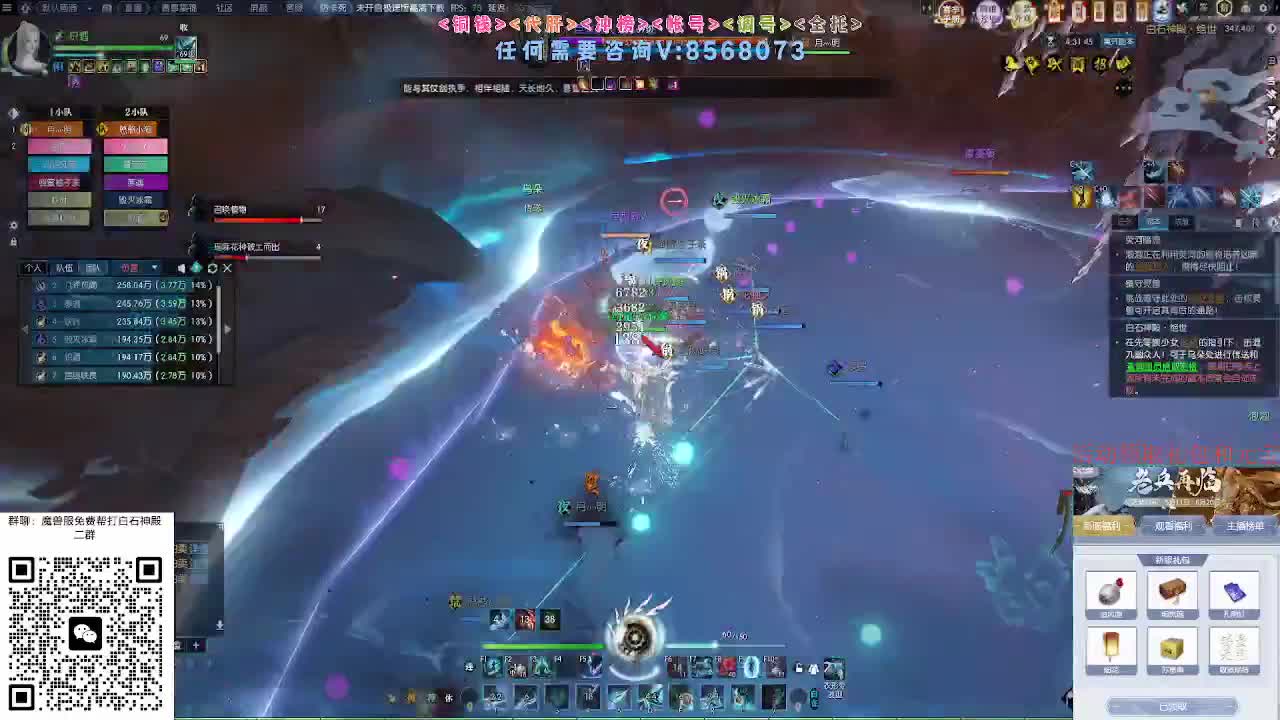Open the hamburger menu at top-left
Image resolution: width=1280 pixels, height=720 pixels.
6,7
